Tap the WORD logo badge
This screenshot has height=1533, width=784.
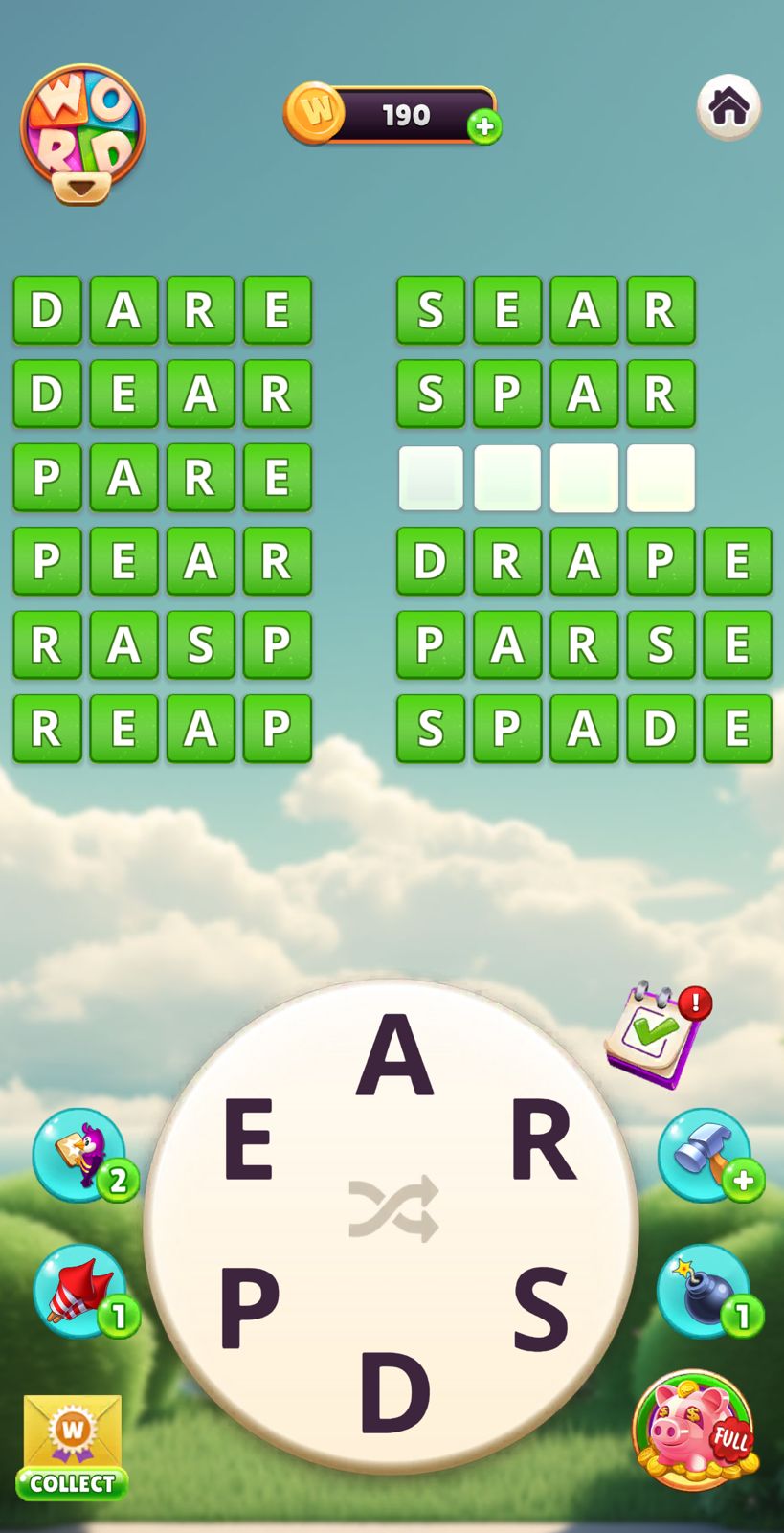point(82,132)
